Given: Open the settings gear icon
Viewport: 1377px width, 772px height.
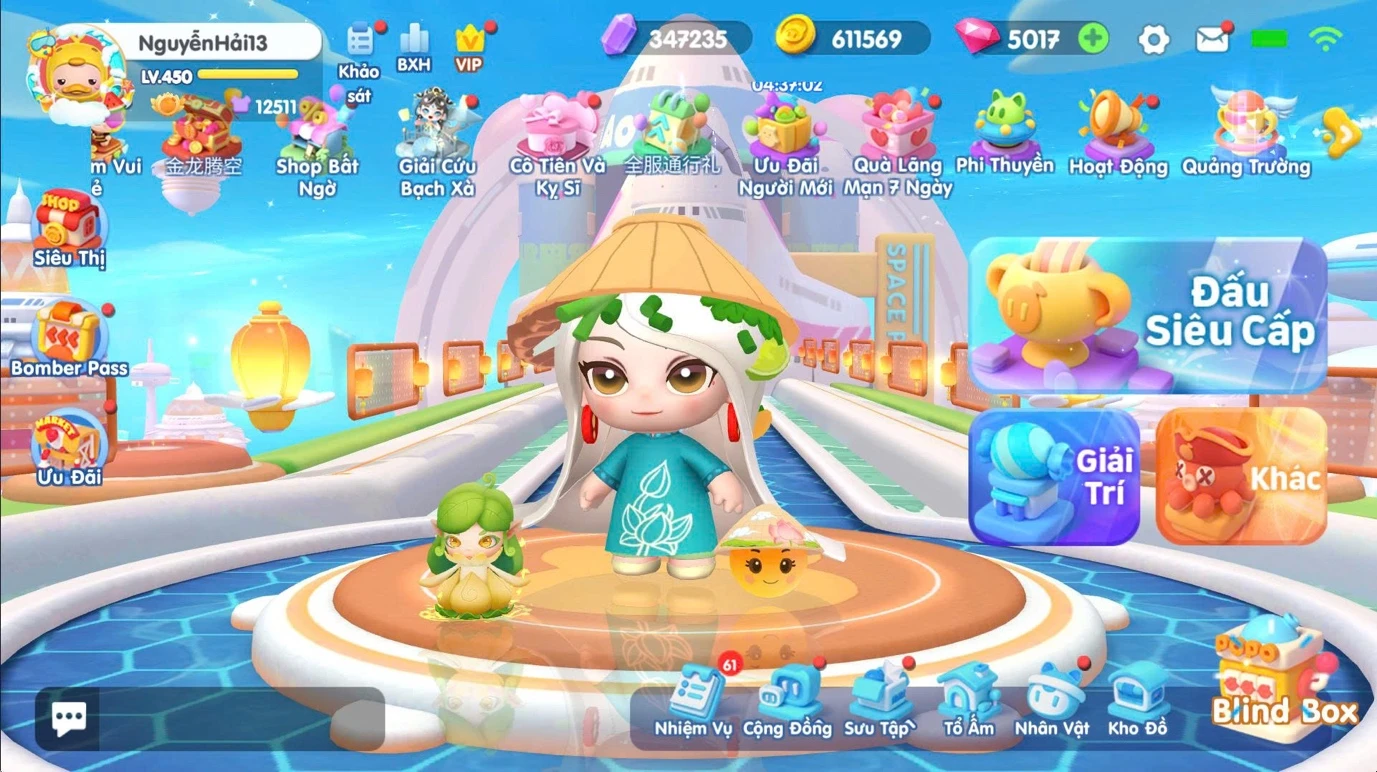Looking at the screenshot, I should pos(1154,40).
